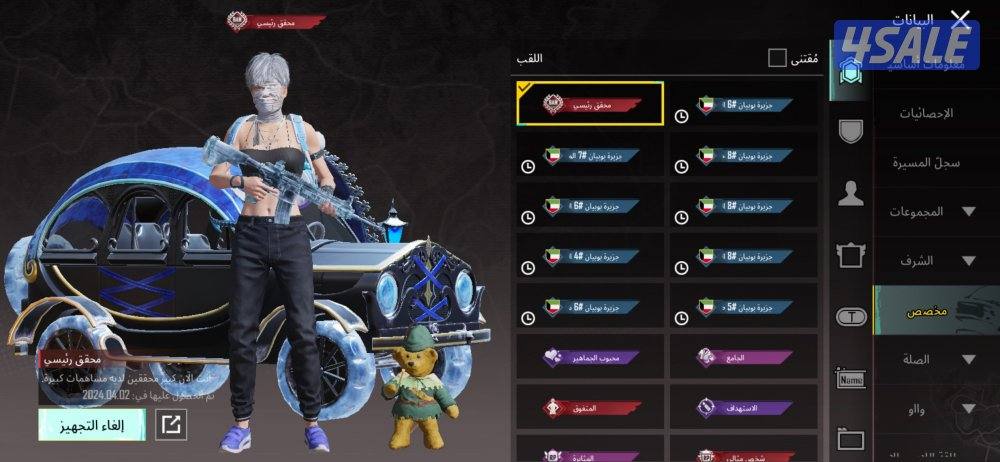Close the profile screen with the X
The image size is (1000, 462).
coord(960,18)
